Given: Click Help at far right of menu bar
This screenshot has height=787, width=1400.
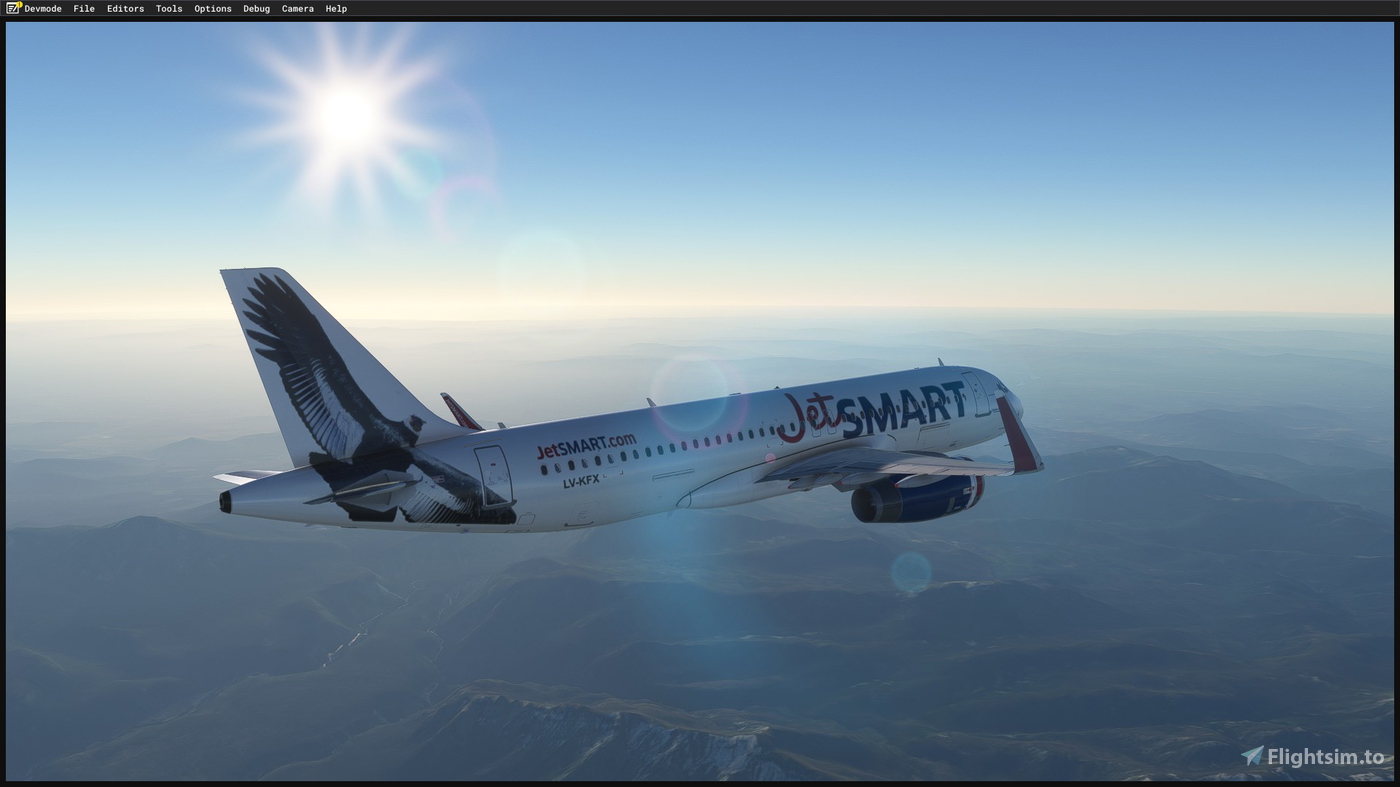Looking at the screenshot, I should click(x=335, y=8).
